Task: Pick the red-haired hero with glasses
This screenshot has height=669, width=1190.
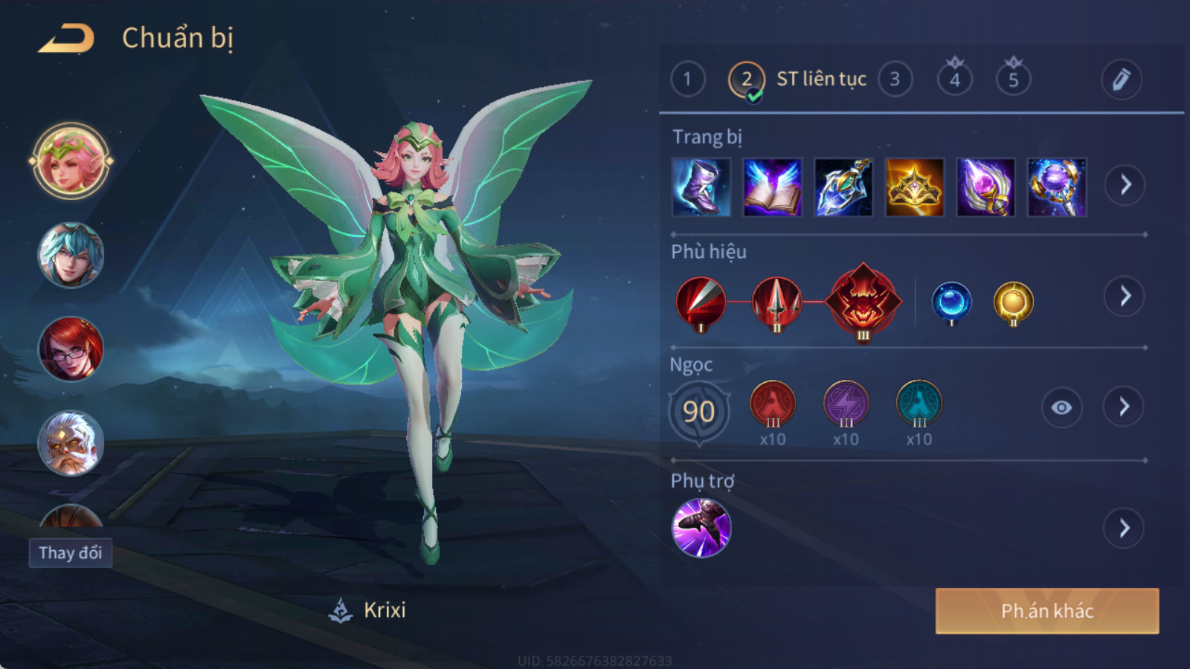Action: click(x=70, y=349)
